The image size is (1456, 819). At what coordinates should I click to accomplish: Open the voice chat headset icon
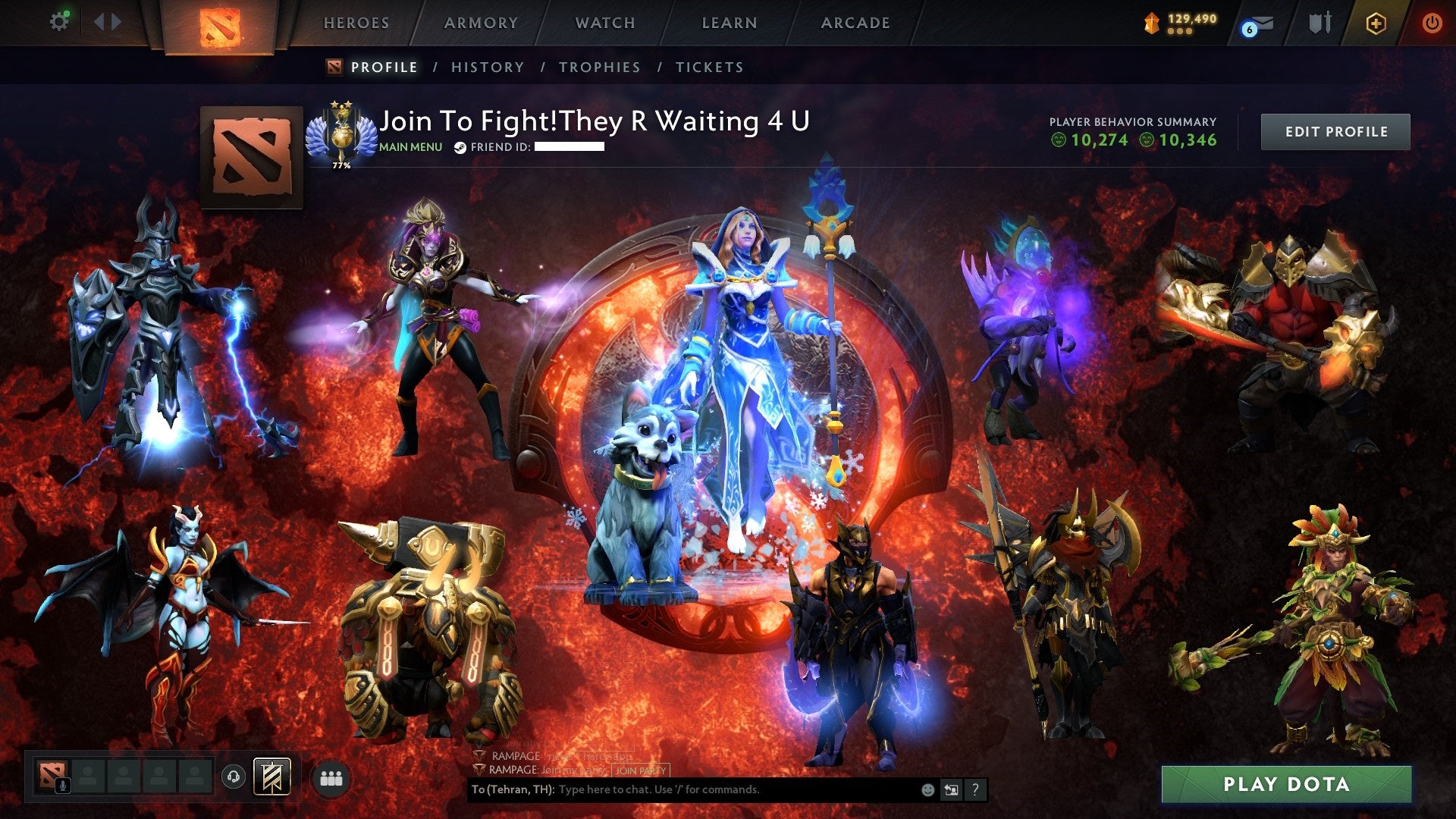[x=233, y=775]
